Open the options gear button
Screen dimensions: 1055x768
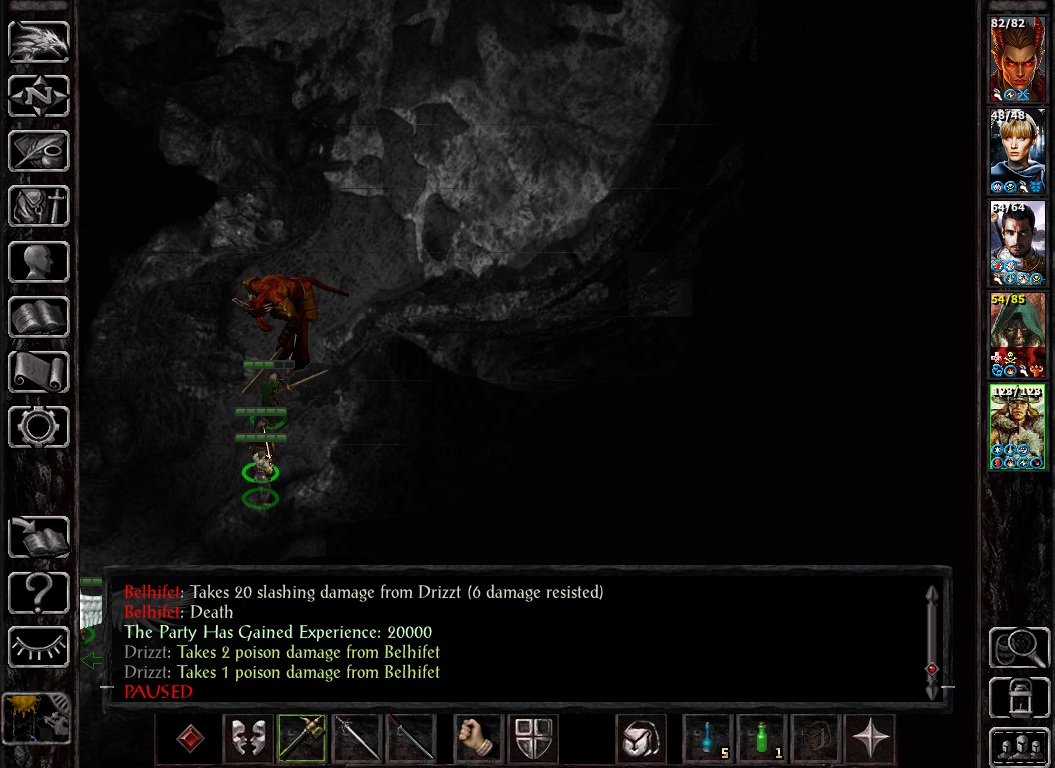tap(39, 427)
